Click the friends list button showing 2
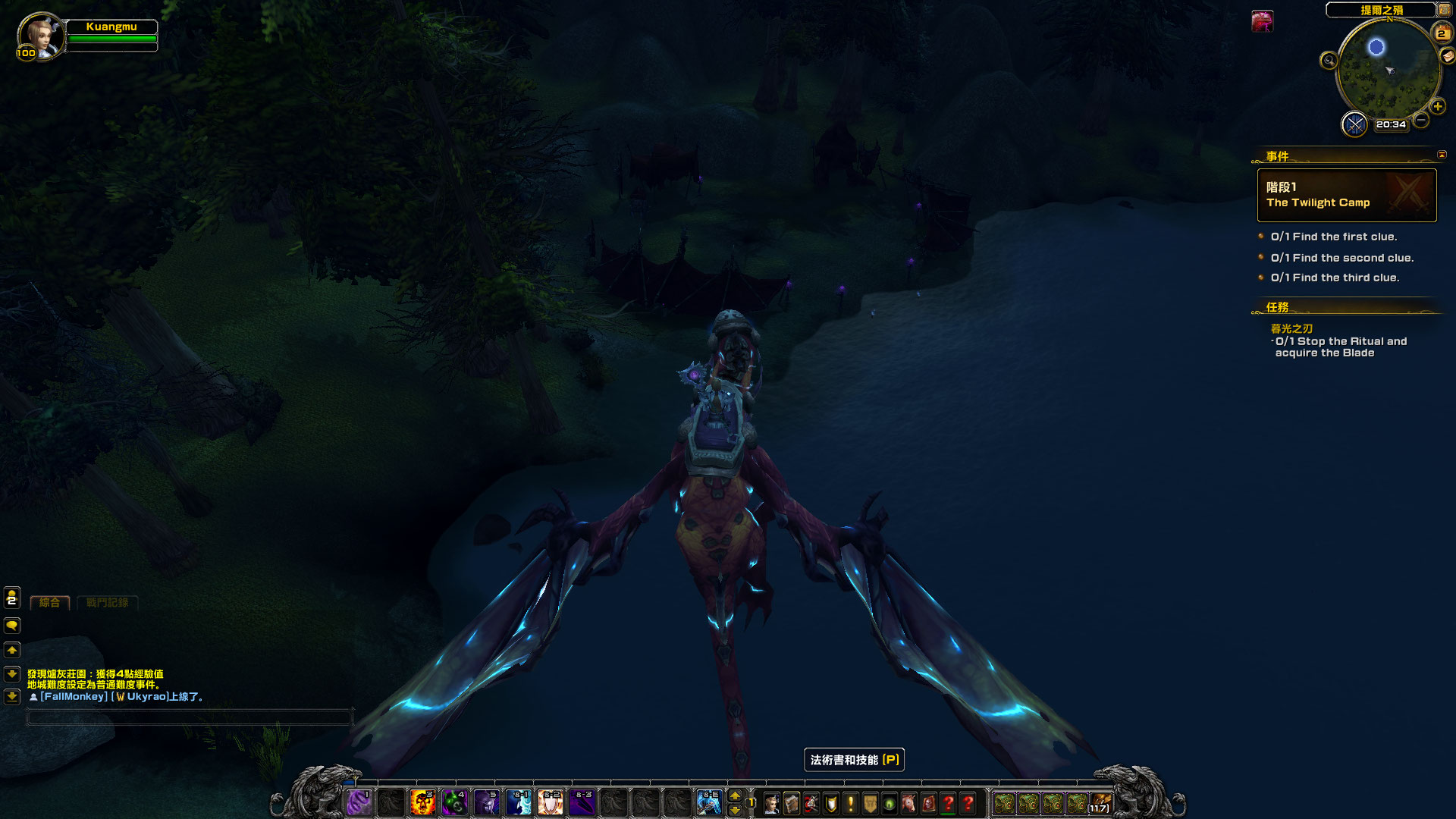 pyautogui.click(x=12, y=598)
